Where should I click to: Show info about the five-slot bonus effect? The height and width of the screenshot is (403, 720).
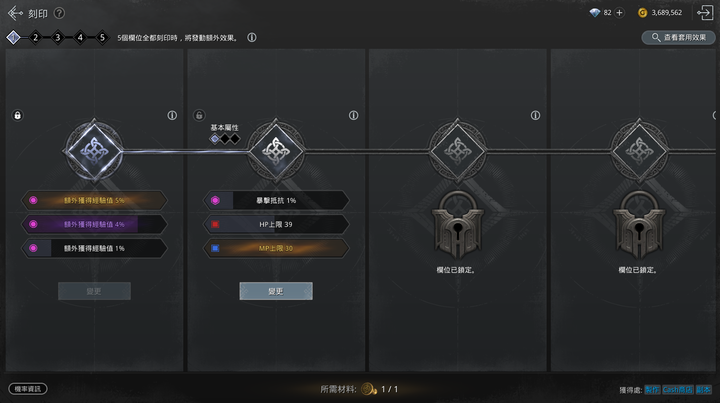(252, 37)
